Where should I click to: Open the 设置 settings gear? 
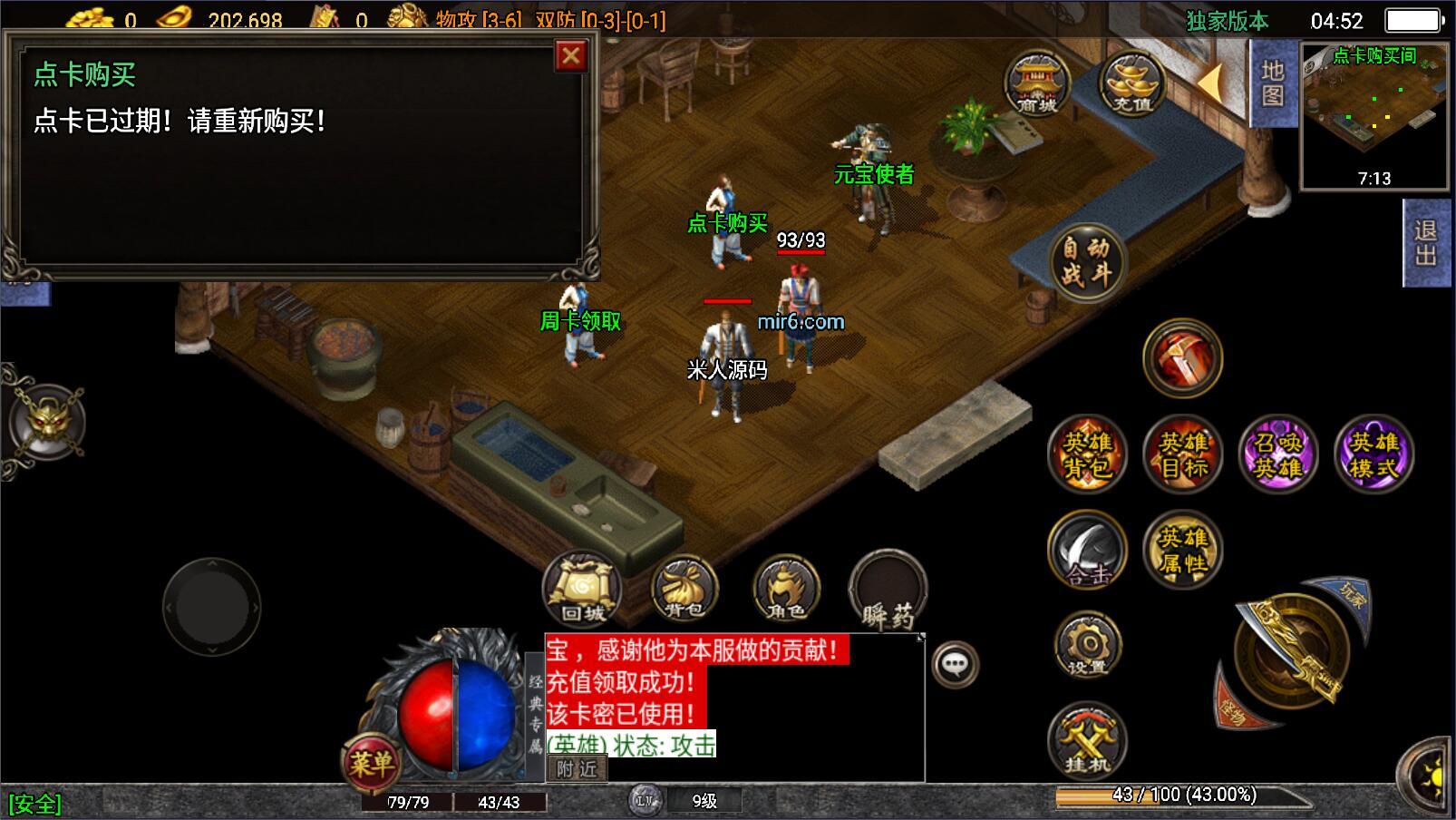(1087, 646)
